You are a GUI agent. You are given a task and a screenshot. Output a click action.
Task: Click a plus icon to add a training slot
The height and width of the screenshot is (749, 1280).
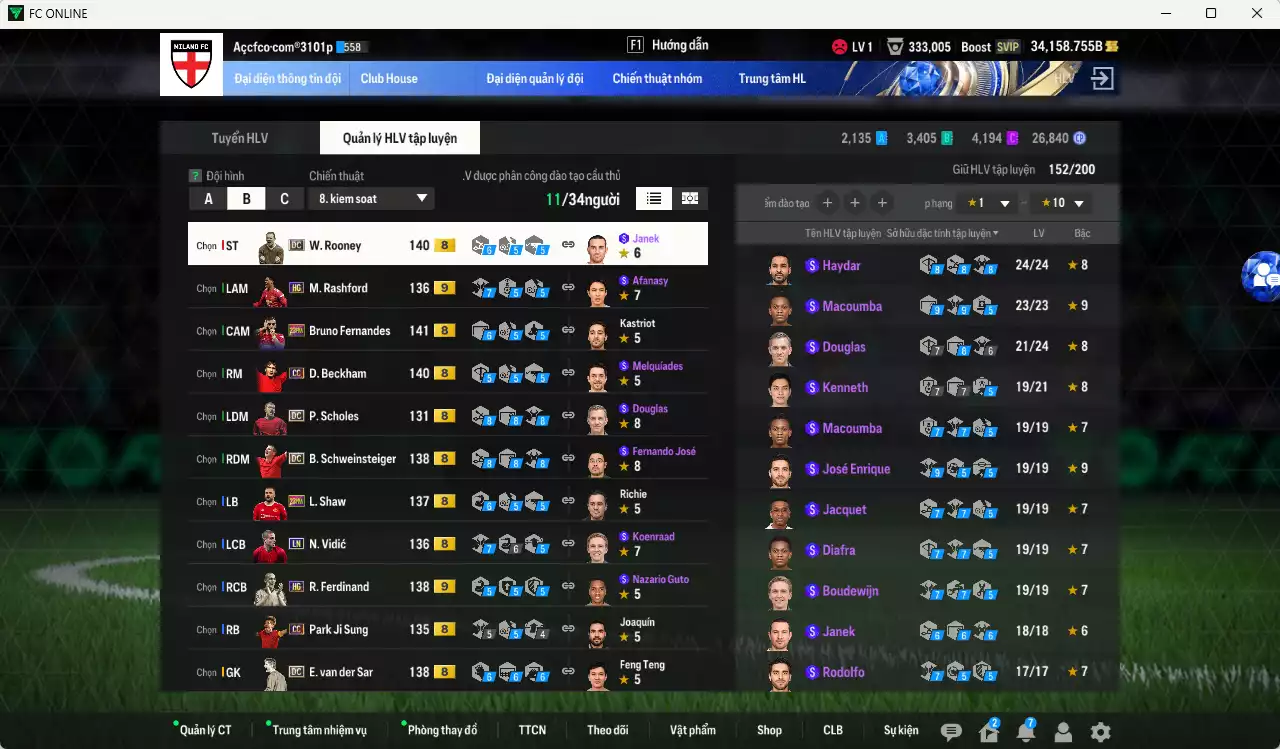coord(827,202)
